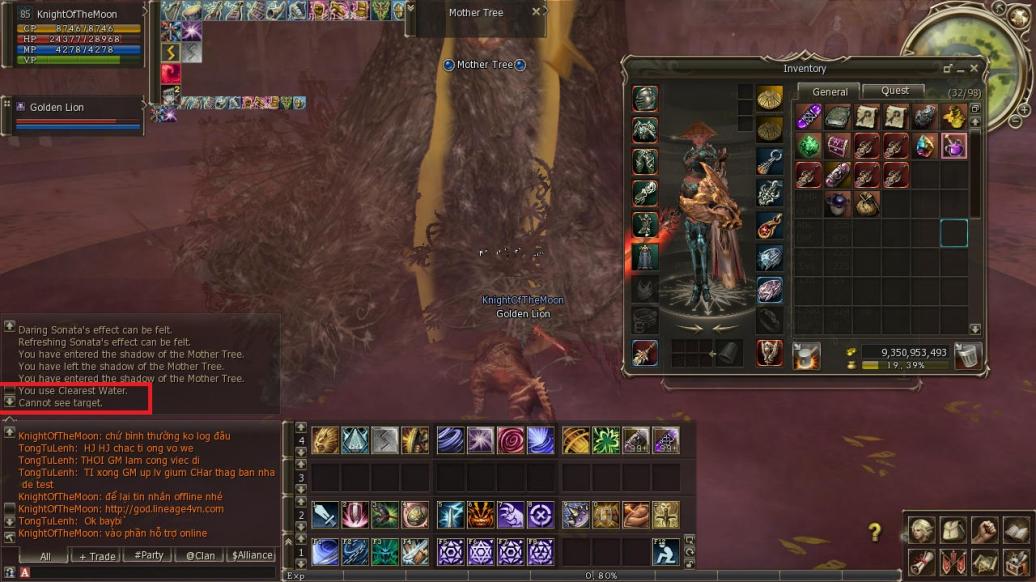Screen dimensions: 1036x582
Task: Click the yellow question mark help icon
Action: (x=875, y=532)
